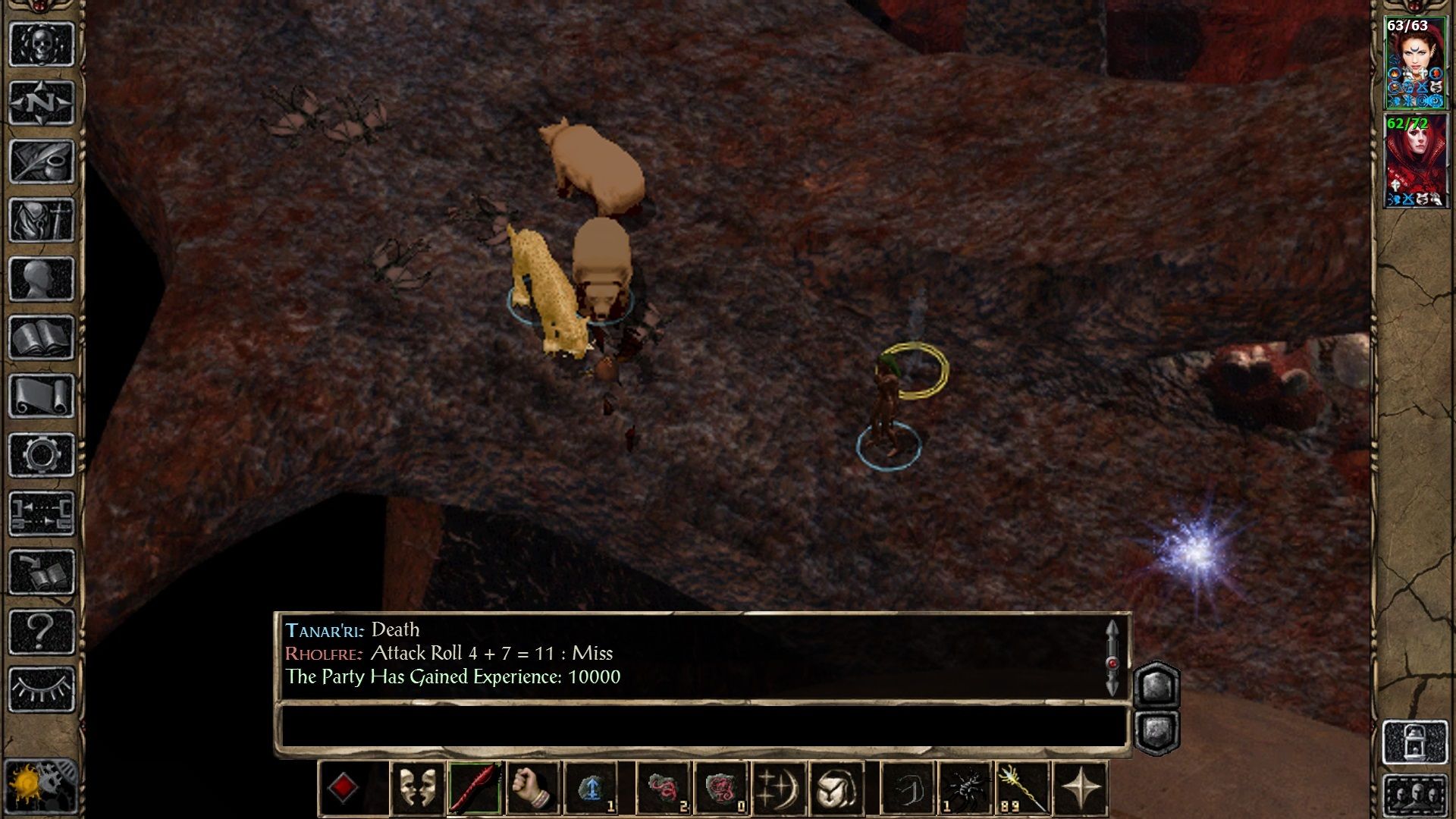
Task: Open the gear options menu
Action: [x=41, y=455]
